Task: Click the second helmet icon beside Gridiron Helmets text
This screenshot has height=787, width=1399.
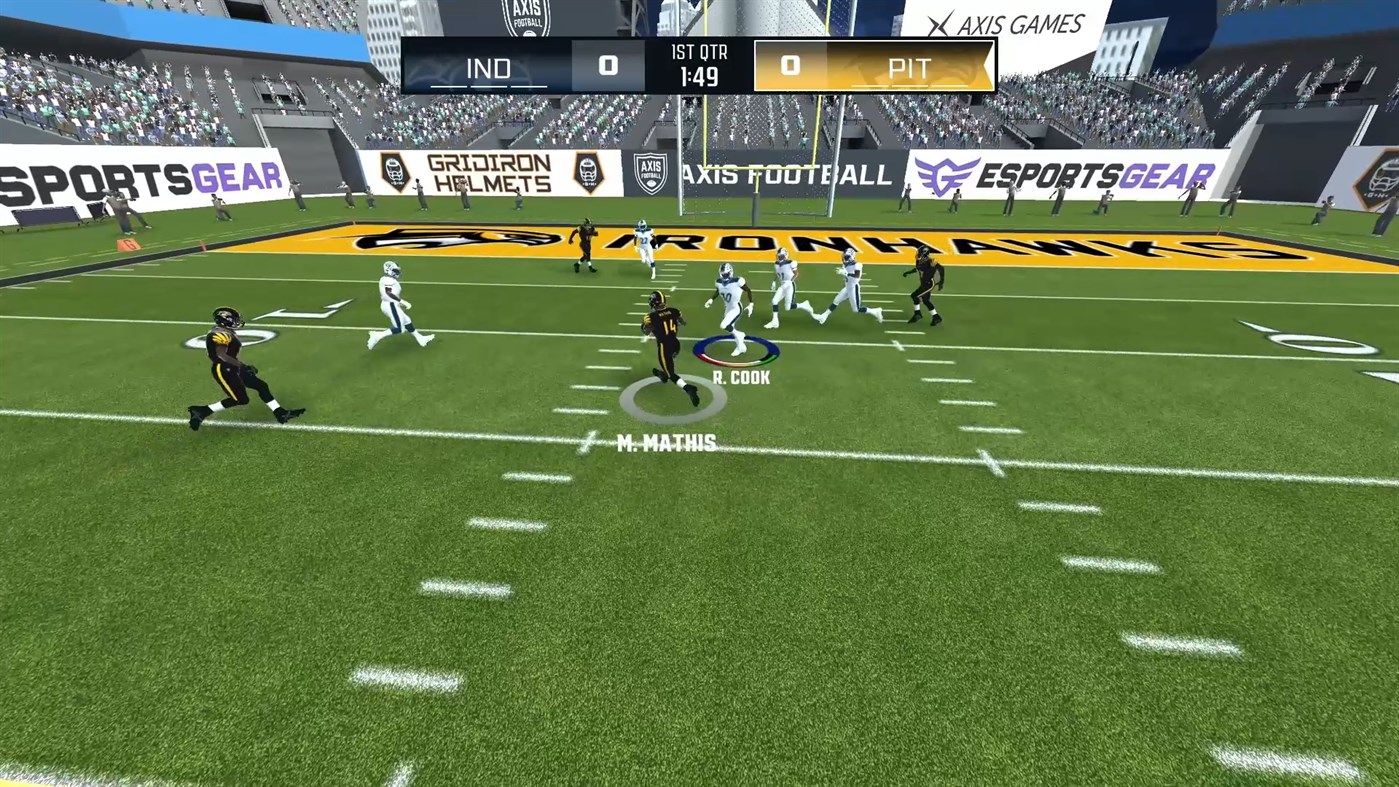Action: coord(587,172)
